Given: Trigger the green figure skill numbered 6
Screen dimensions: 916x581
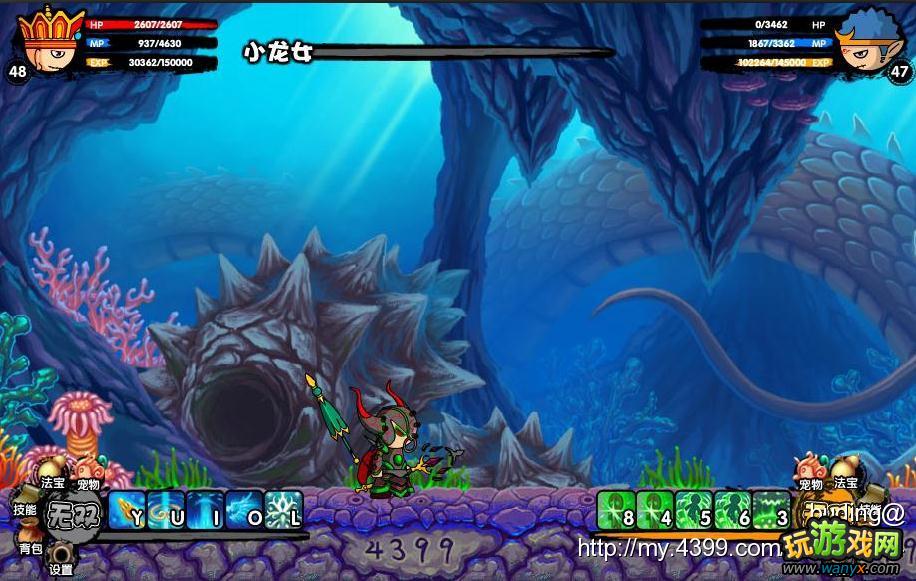Looking at the screenshot, I should [733, 510].
